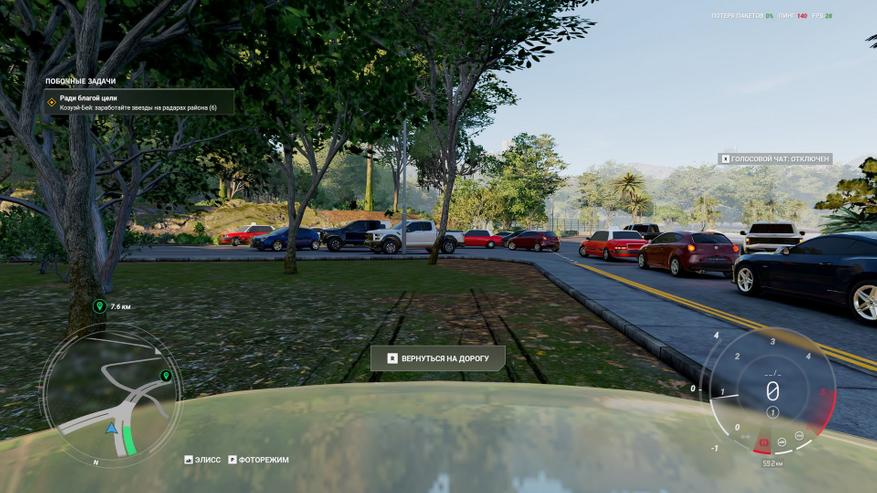
Task: Open the «Элисс» assistant
Action: (203, 460)
